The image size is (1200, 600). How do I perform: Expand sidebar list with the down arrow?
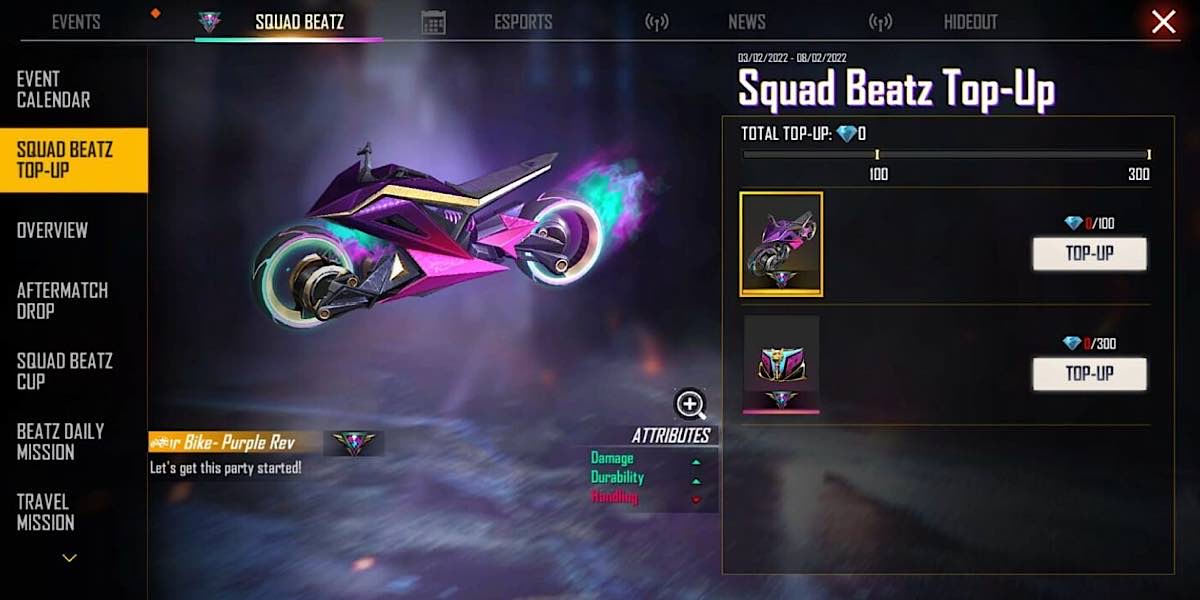click(69, 558)
